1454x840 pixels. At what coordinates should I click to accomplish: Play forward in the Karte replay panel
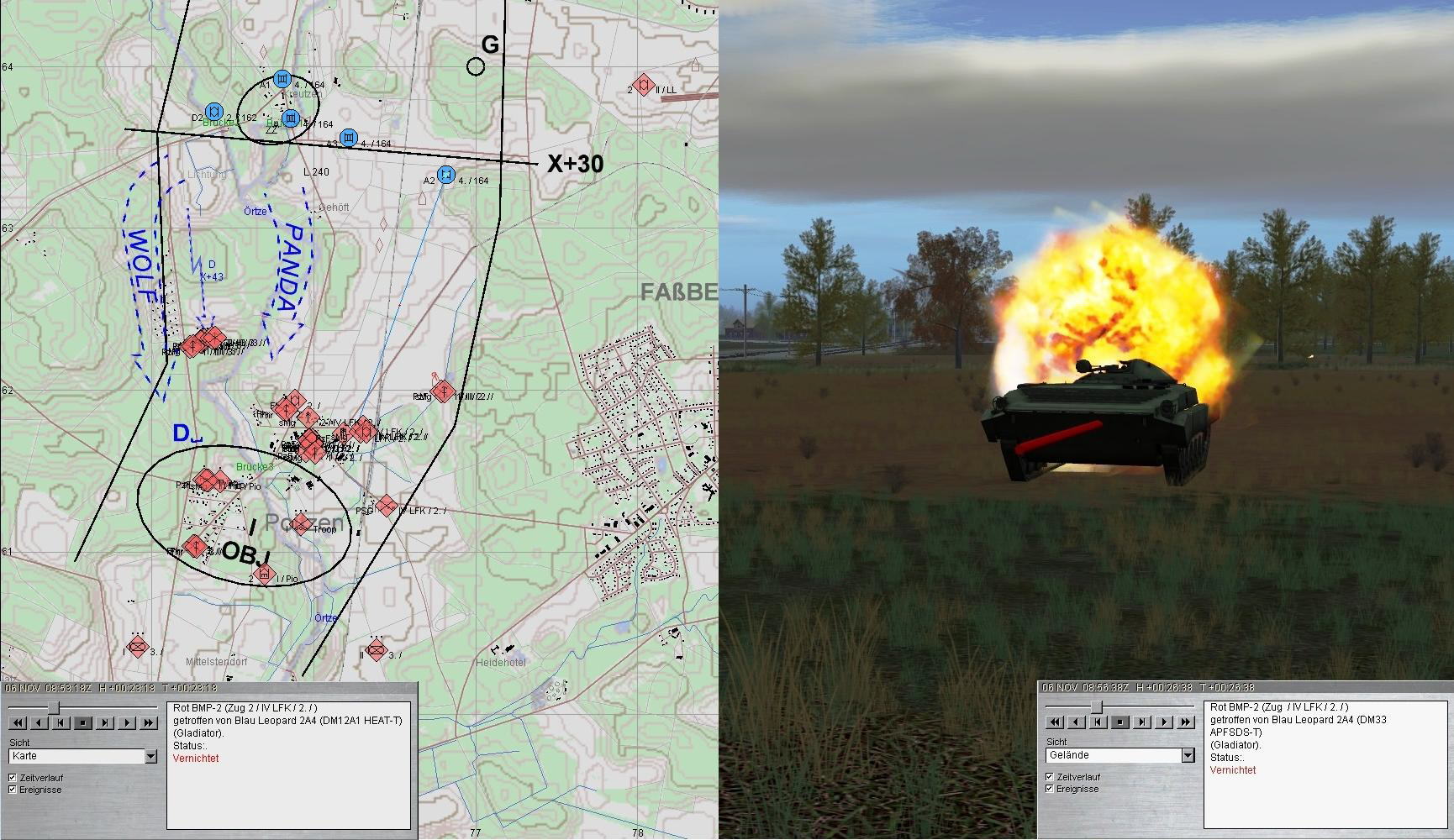pos(127,722)
